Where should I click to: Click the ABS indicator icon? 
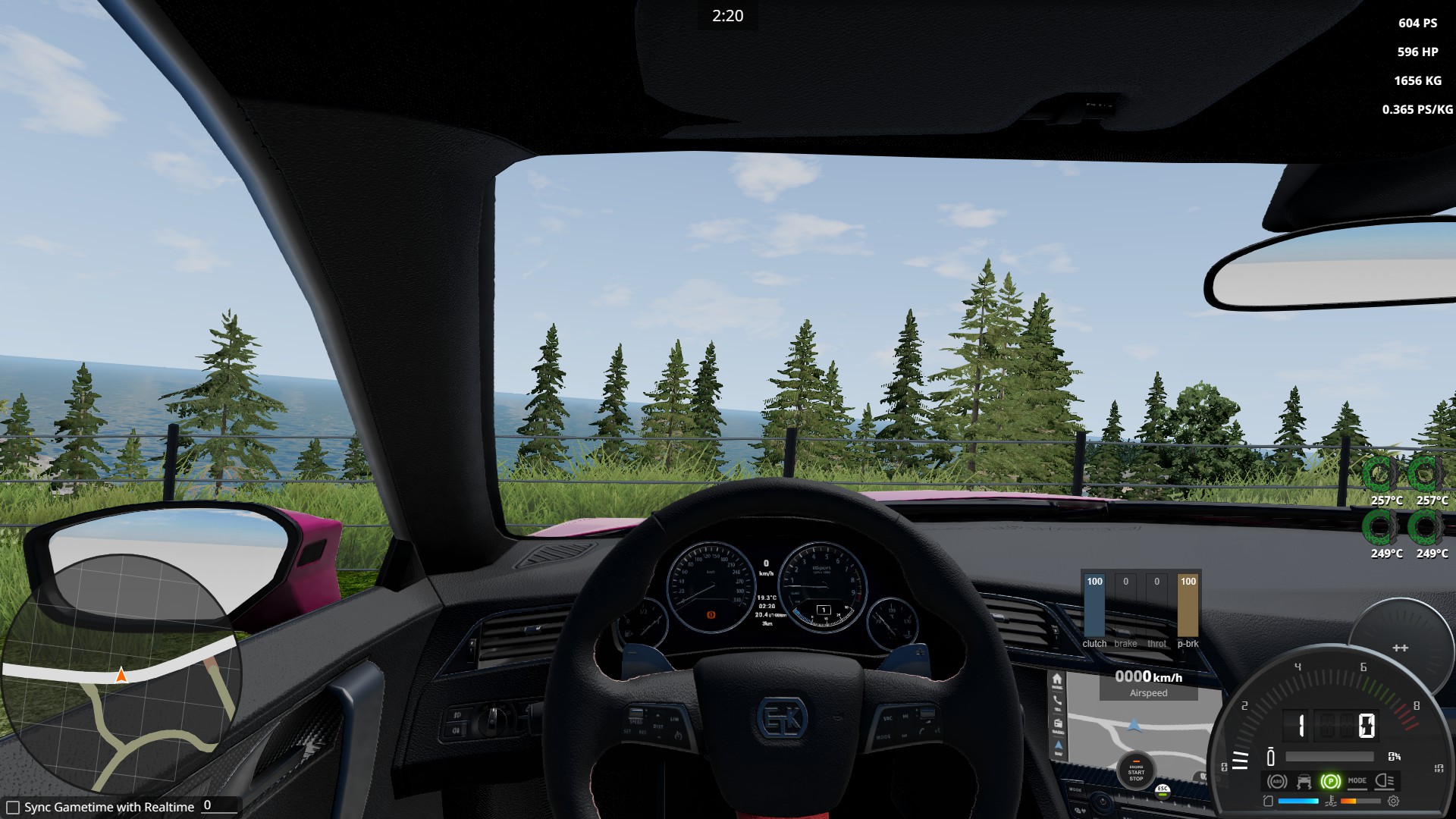click(x=1277, y=781)
